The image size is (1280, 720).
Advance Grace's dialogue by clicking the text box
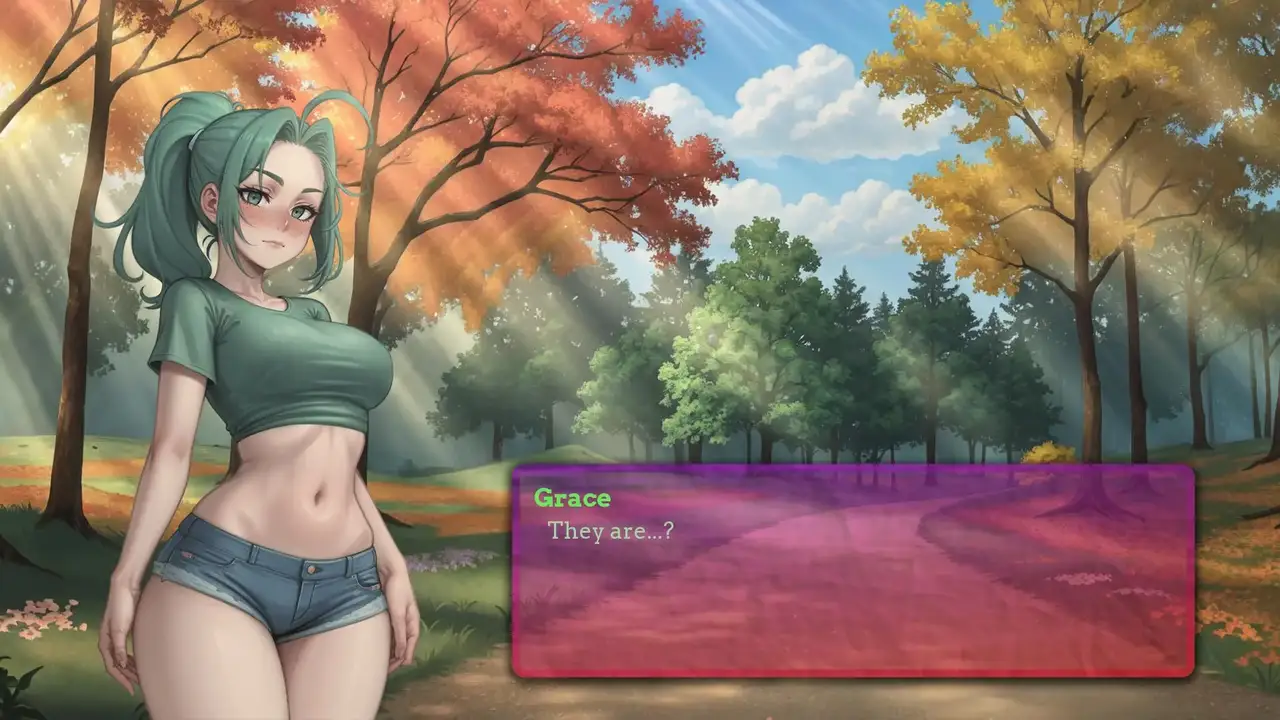852,571
